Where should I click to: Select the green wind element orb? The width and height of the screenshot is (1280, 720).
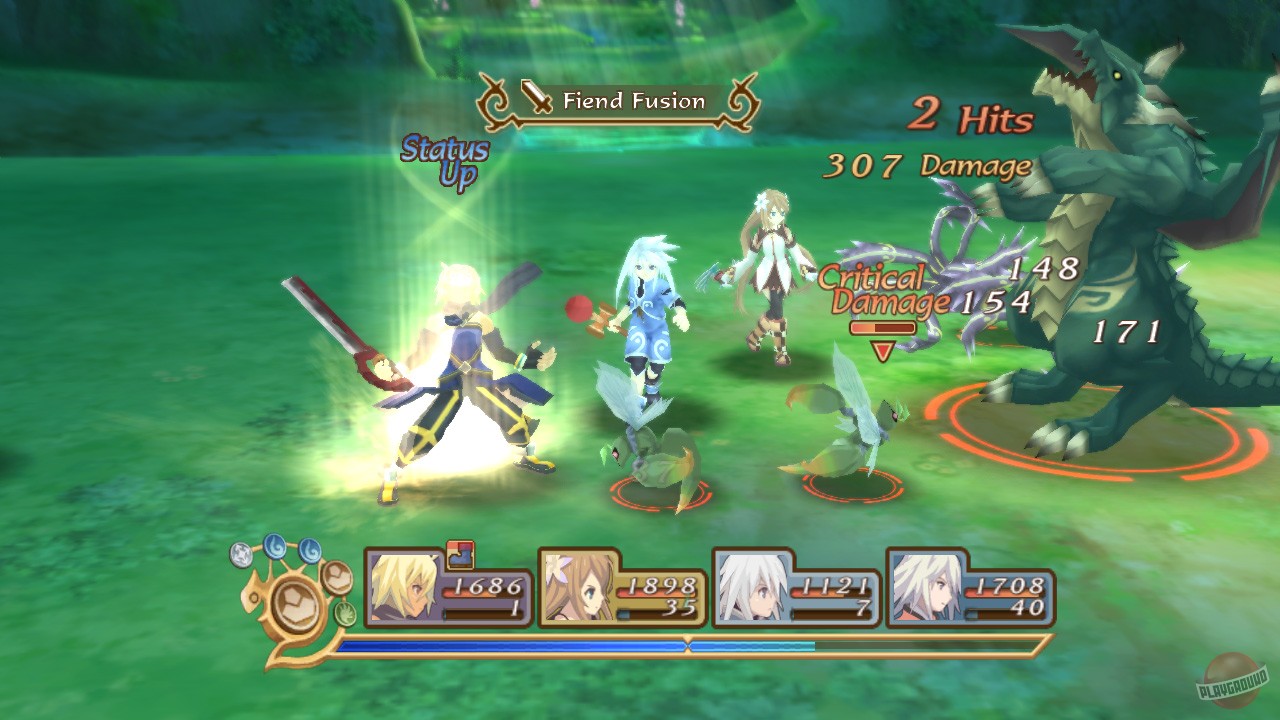pyautogui.click(x=343, y=613)
